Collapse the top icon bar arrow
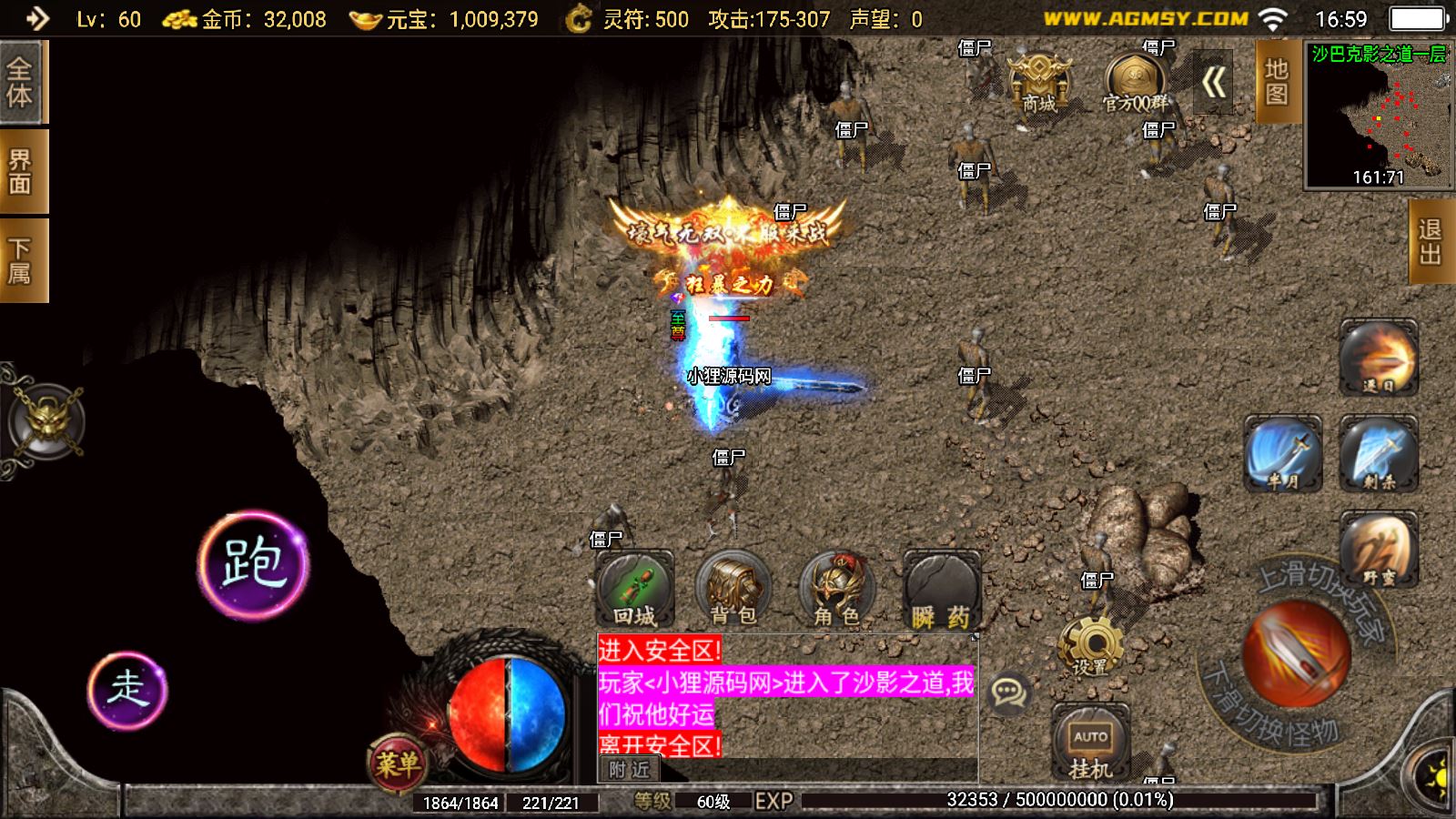Viewport: 1456px width, 819px height. click(1213, 83)
